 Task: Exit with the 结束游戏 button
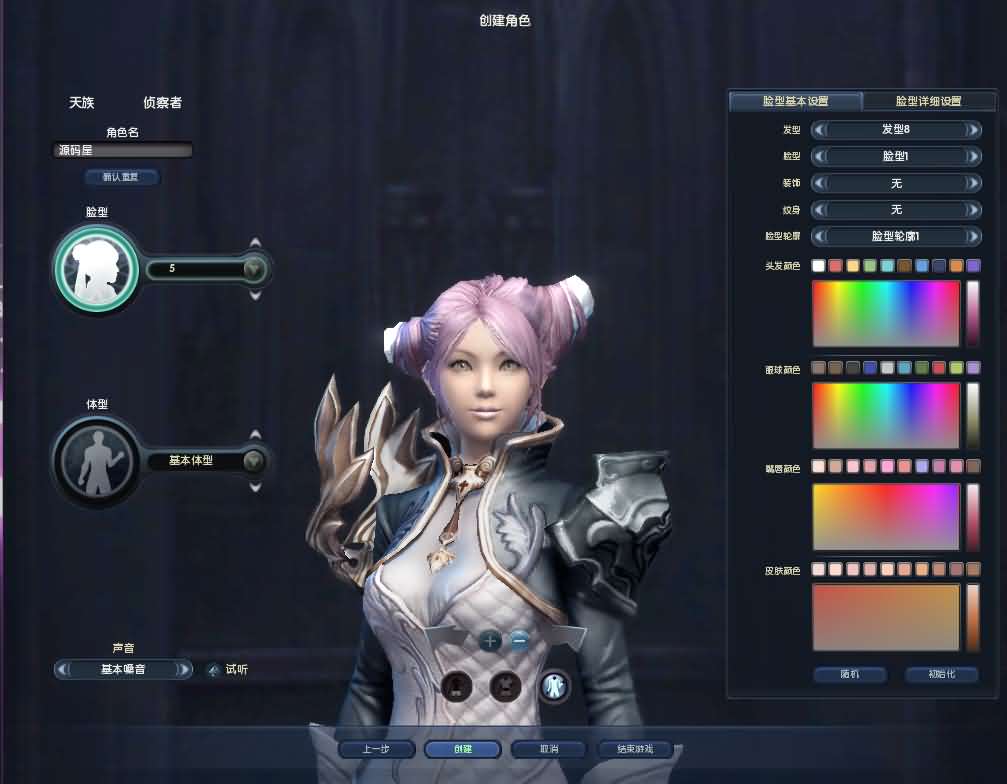634,749
